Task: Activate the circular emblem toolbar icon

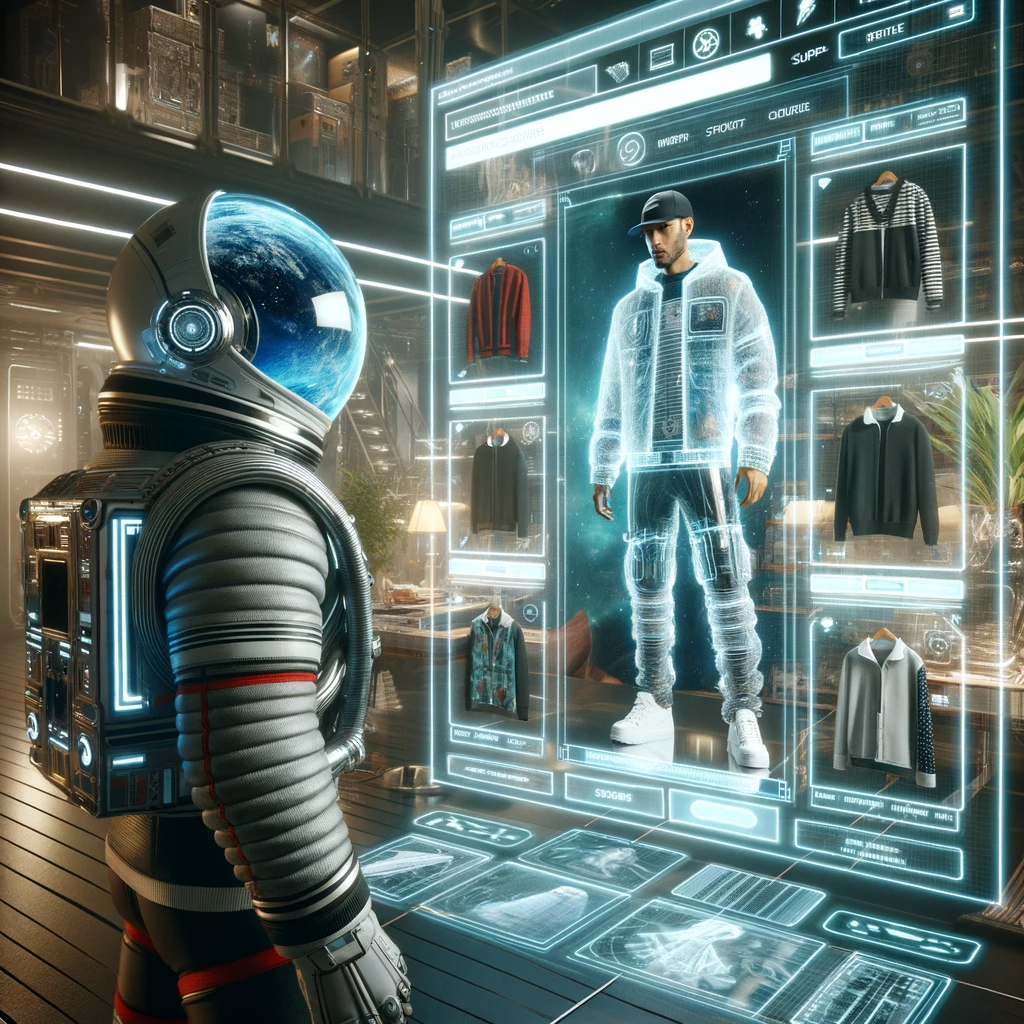Action: click(x=704, y=42)
